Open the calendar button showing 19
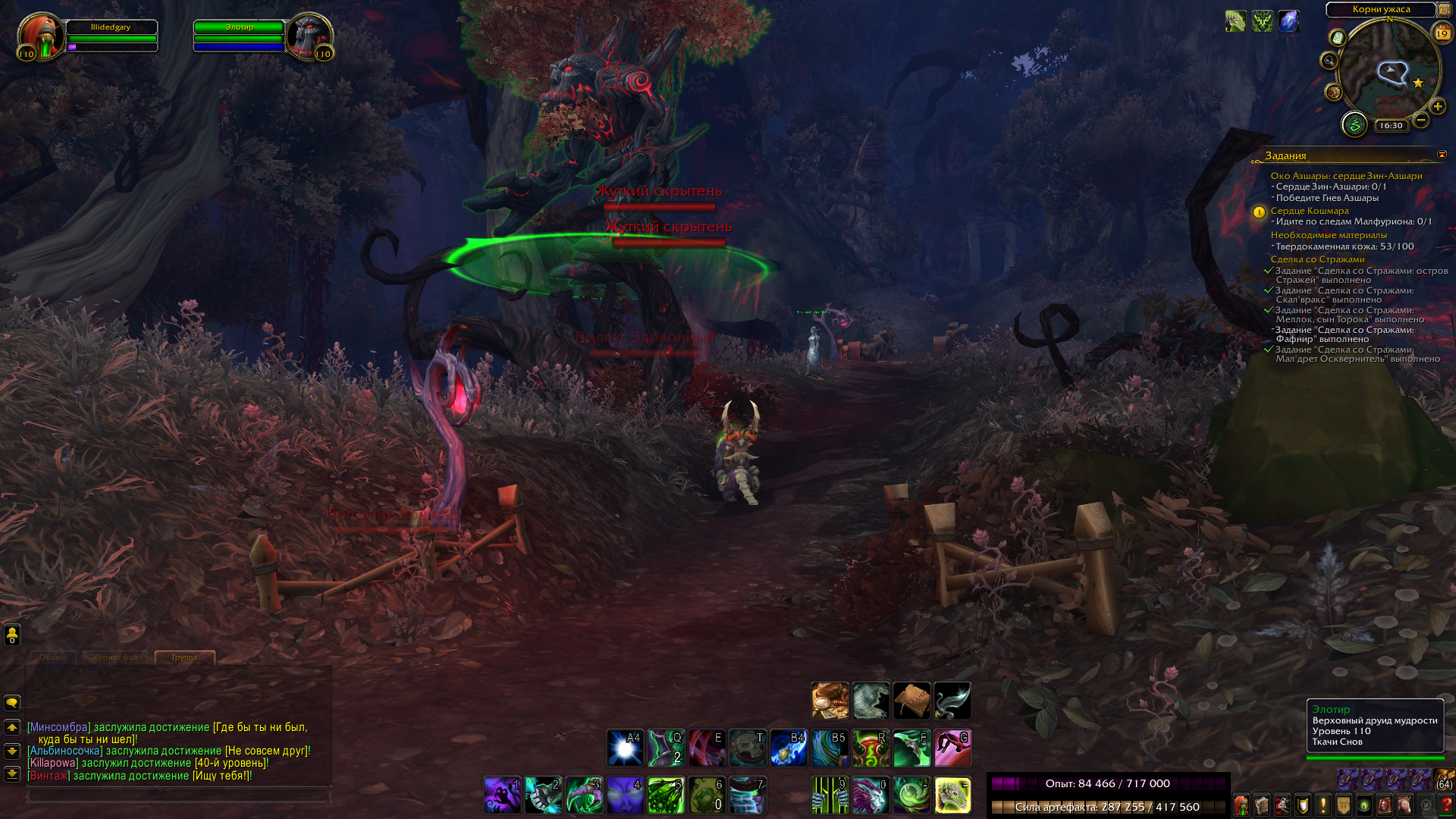This screenshot has height=819, width=1456. [x=1442, y=33]
